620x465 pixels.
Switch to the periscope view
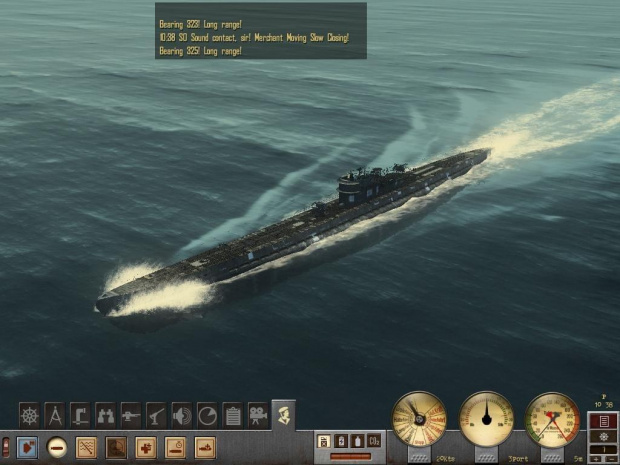coord(81,414)
